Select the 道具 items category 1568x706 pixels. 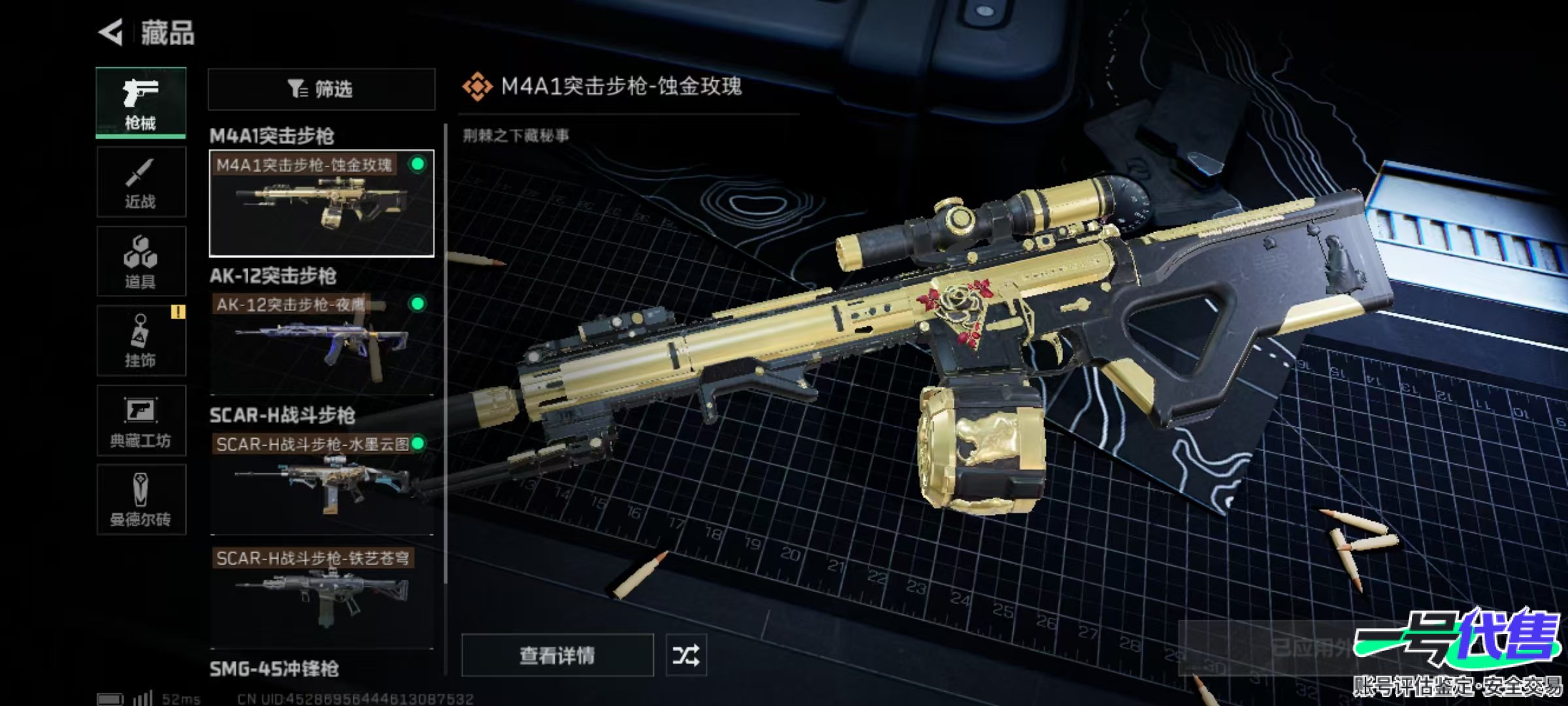point(140,261)
